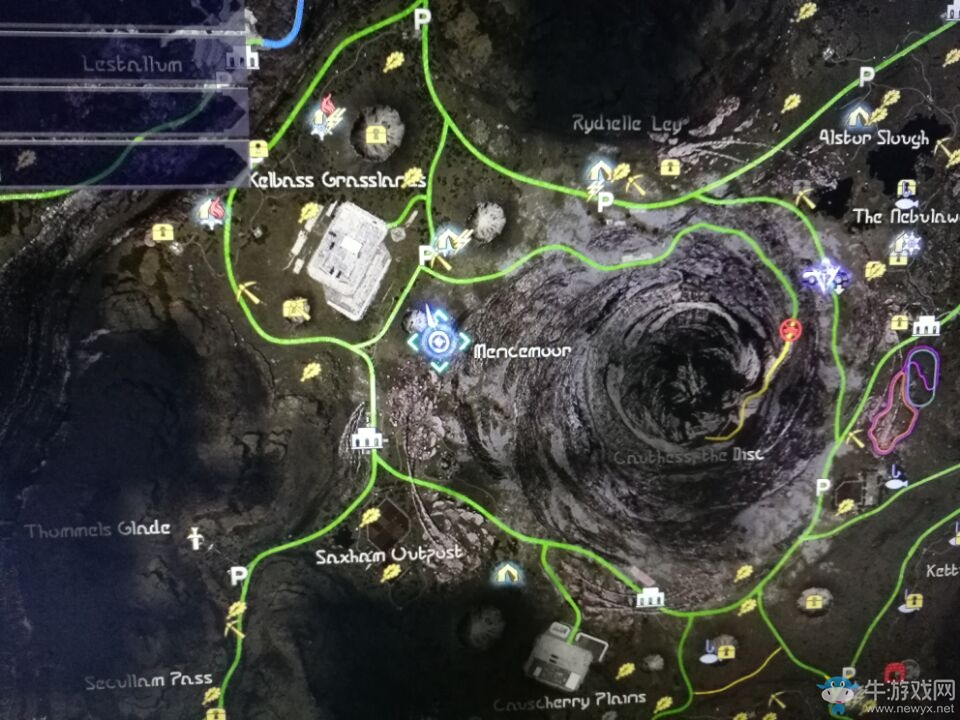Pick the treasure icon at Secullam Pass
Image resolution: width=960 pixels, height=720 pixels.
215,714
